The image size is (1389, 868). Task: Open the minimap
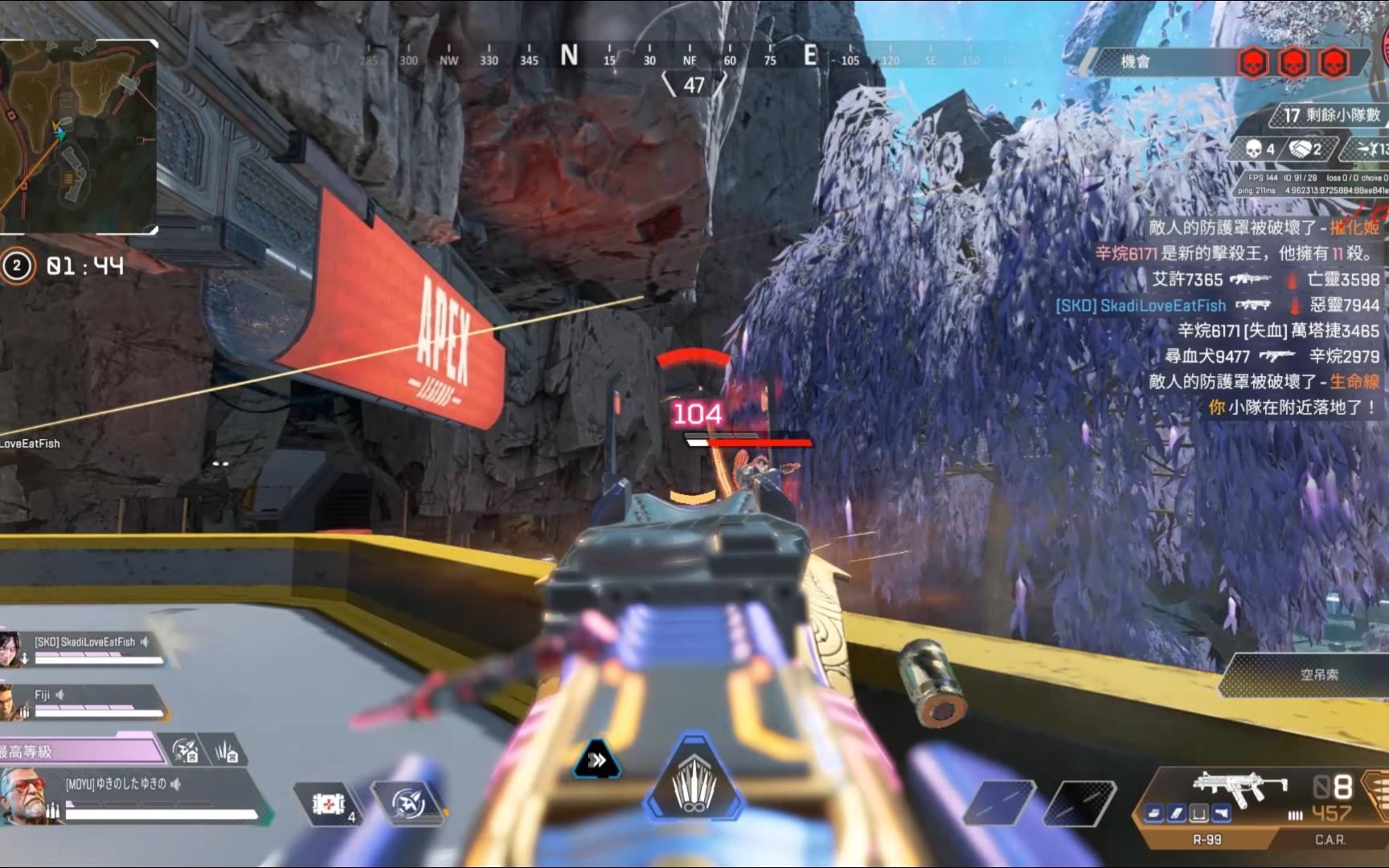(78, 136)
